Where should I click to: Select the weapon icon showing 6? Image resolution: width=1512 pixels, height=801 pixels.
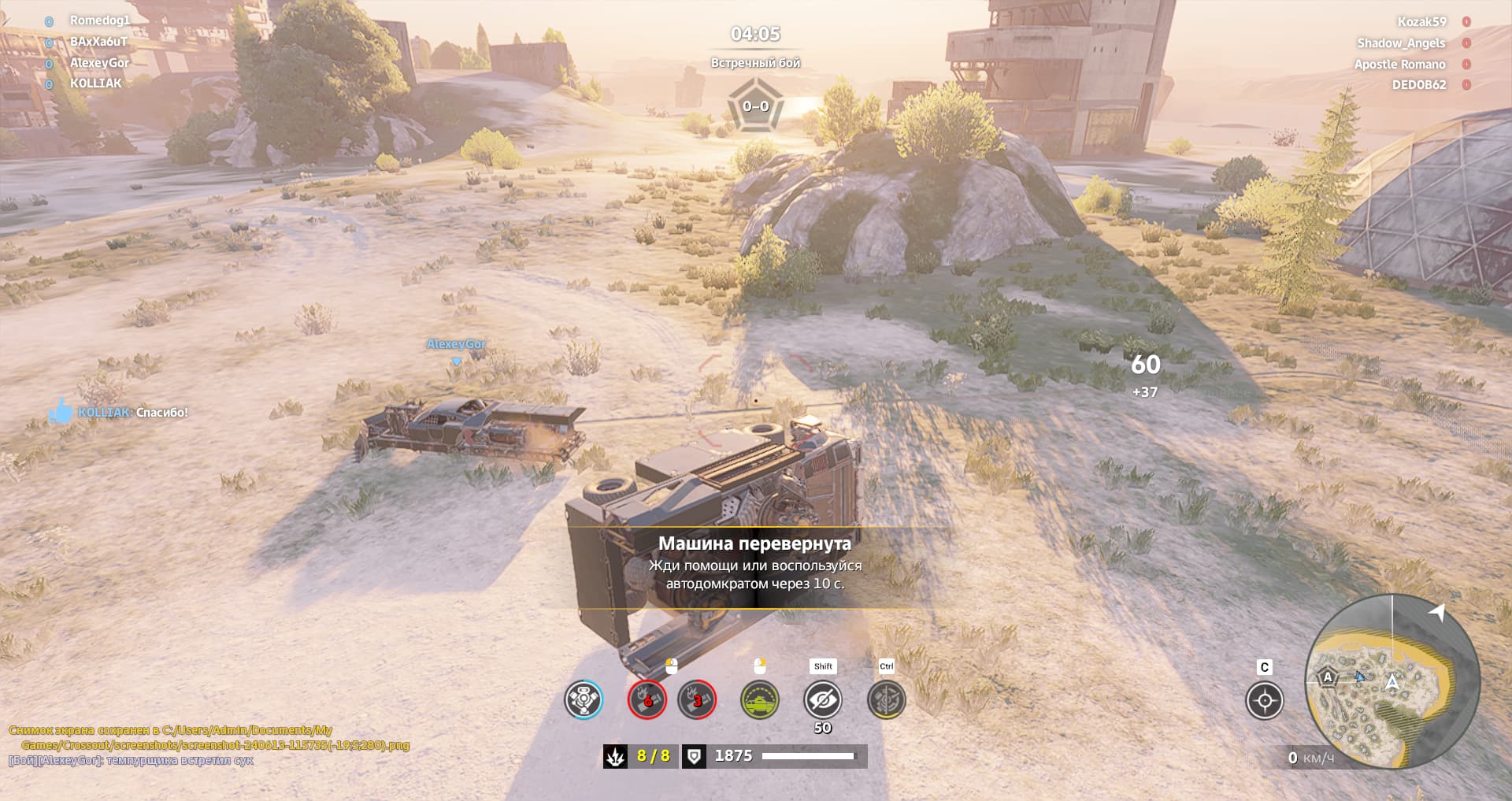coord(647,699)
